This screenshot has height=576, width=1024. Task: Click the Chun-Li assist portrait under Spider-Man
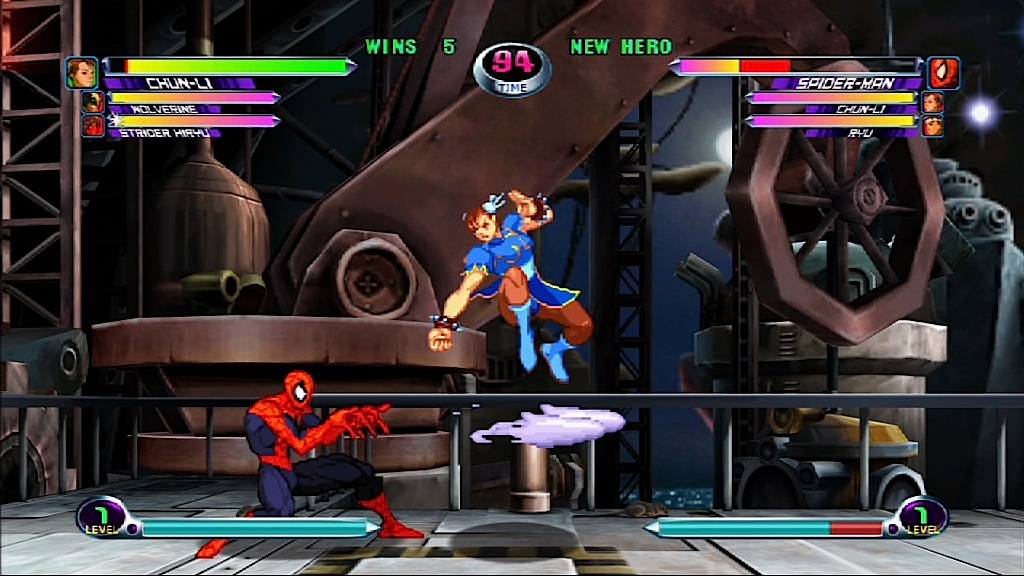932,102
